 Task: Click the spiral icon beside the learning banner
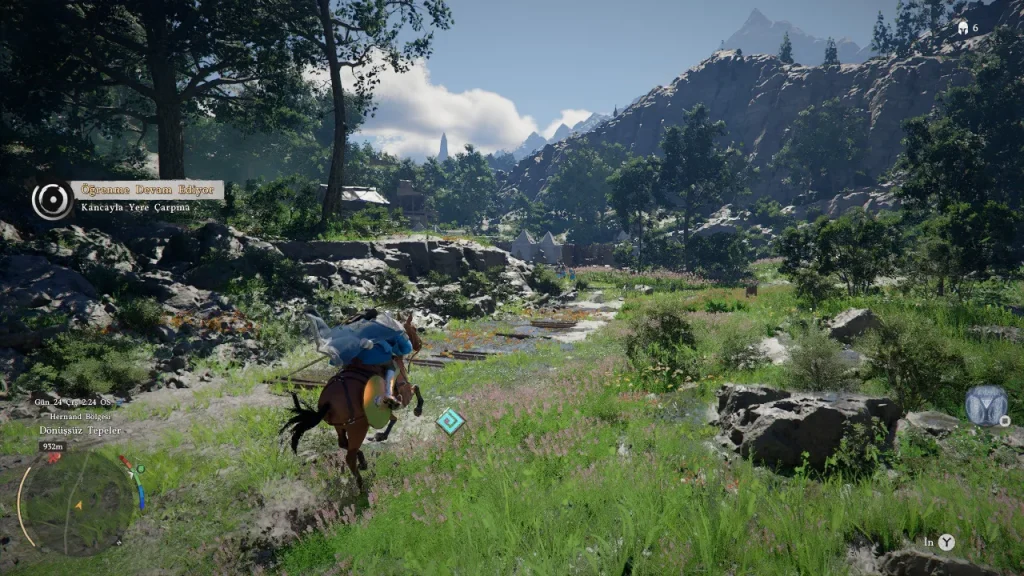tap(51, 200)
